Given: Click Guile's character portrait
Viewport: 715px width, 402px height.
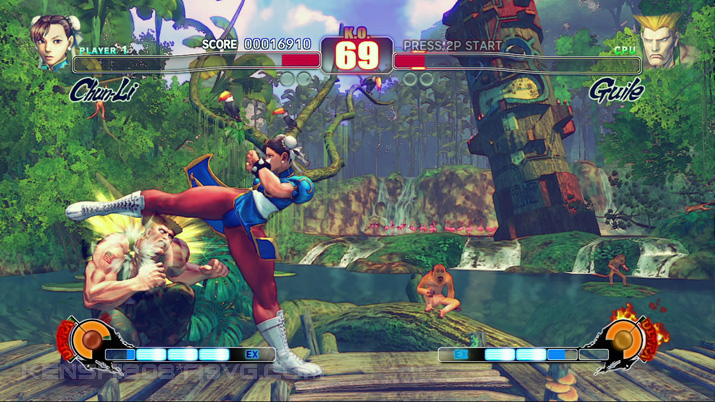Looking at the screenshot, I should coord(661,43).
